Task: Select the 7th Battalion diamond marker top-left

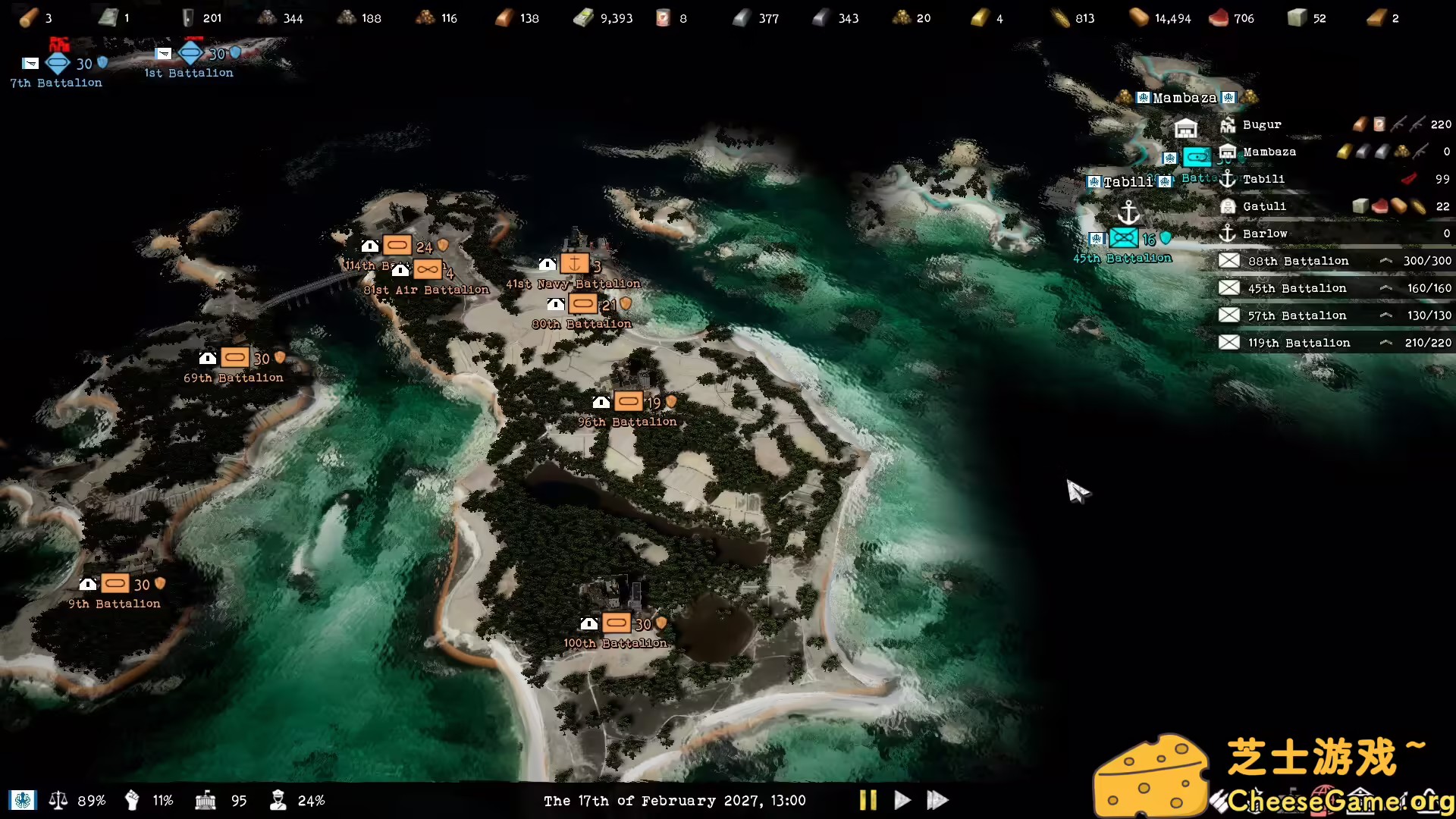Action: pyautogui.click(x=57, y=64)
